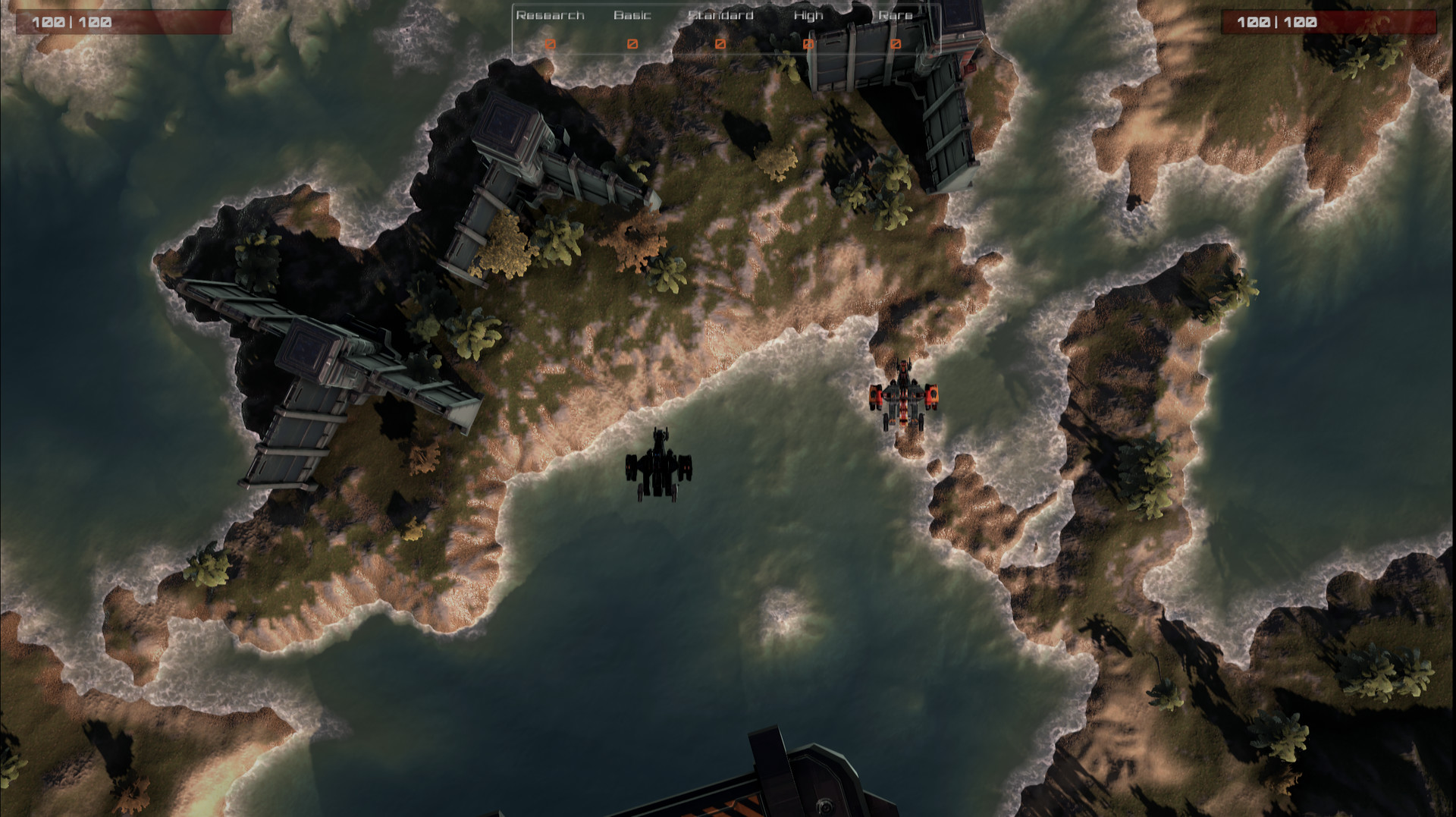
Task: Click the Standard tab in the resource bar
Action: (720, 15)
